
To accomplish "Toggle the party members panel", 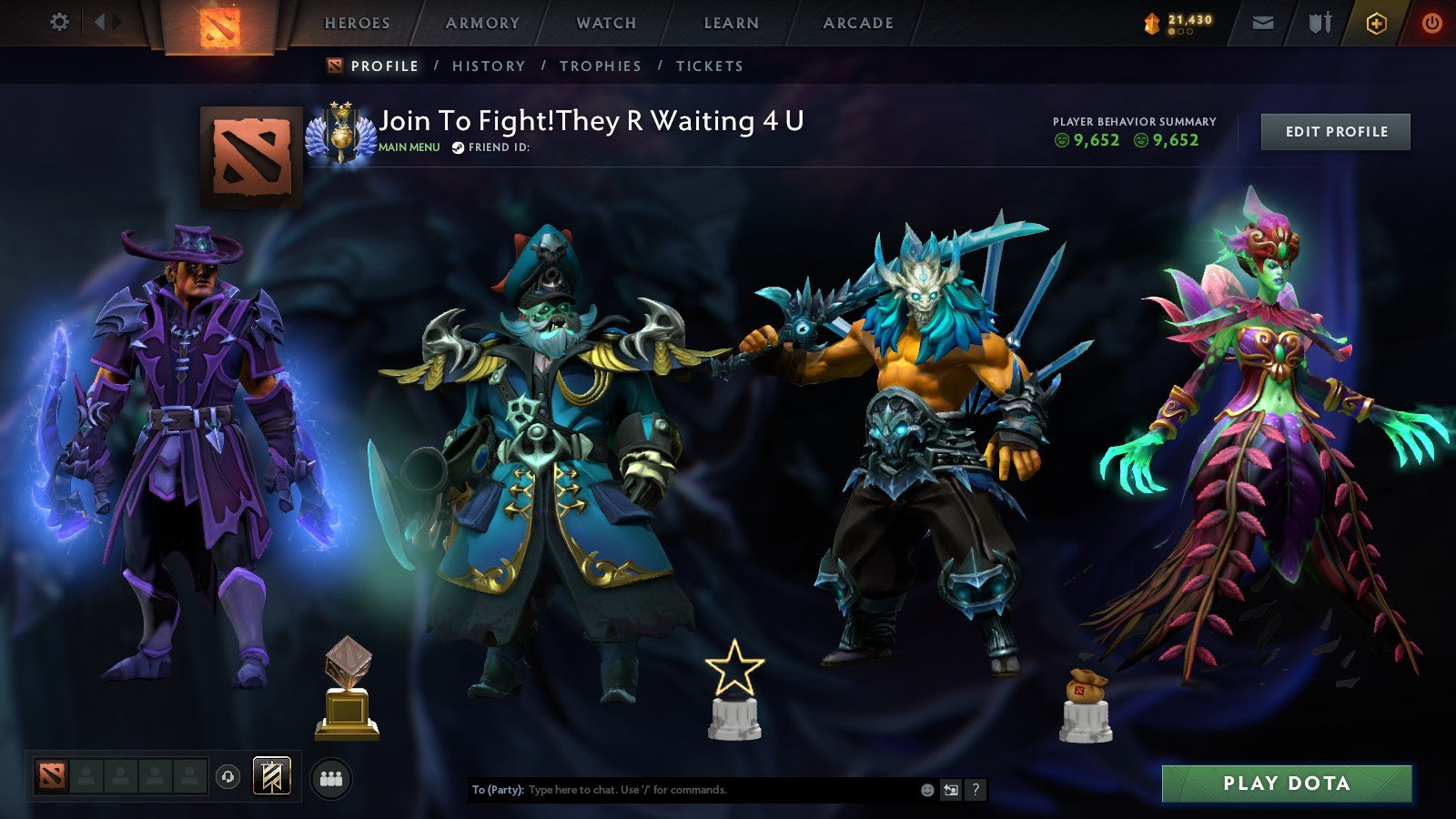I will pyautogui.click(x=332, y=775).
